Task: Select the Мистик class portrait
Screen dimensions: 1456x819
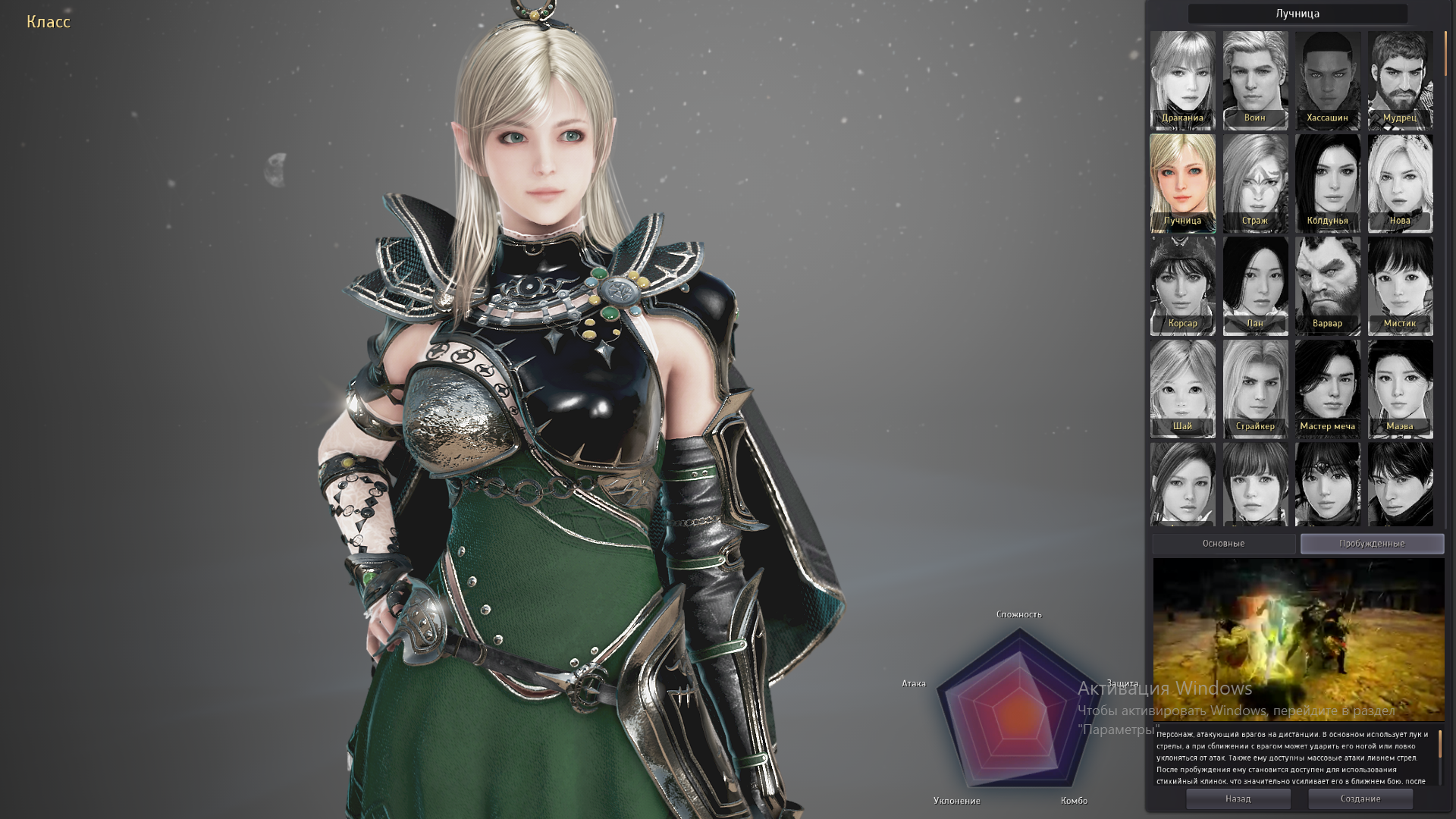Action: [x=1400, y=285]
